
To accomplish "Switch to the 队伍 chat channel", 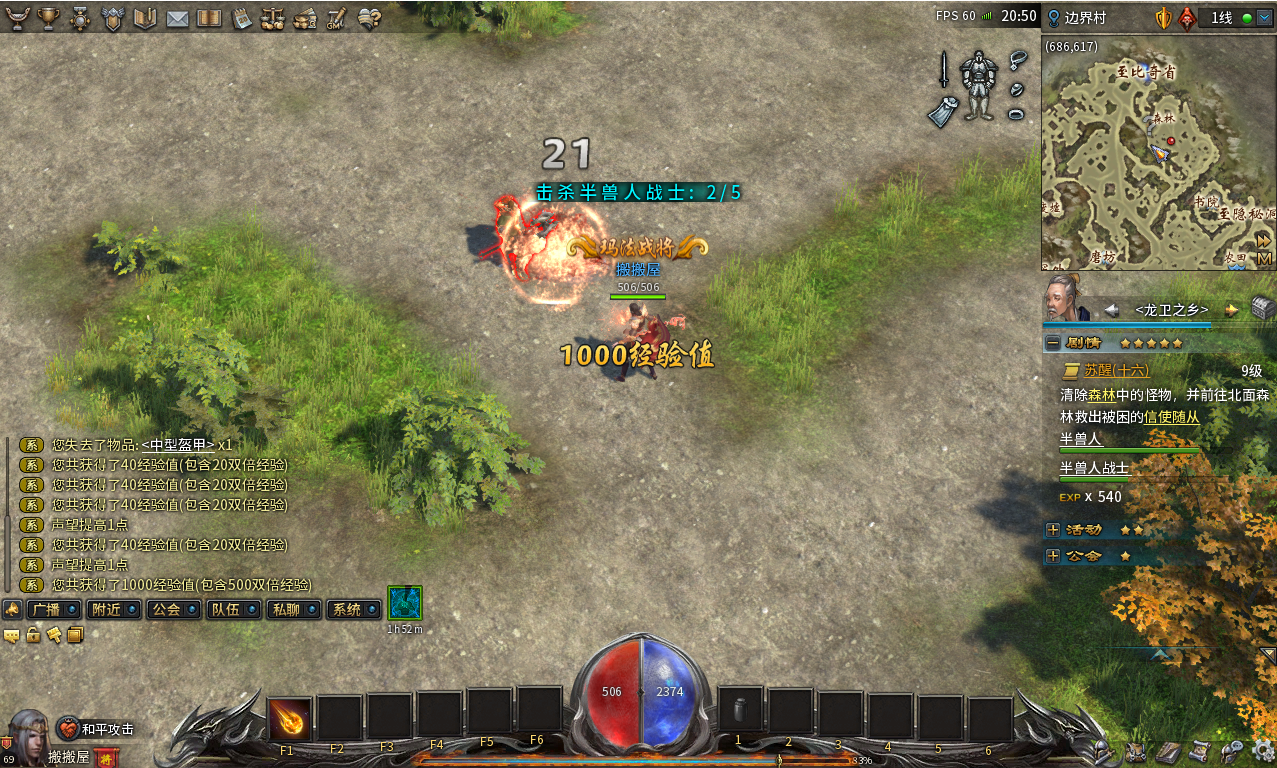I will click(x=234, y=609).
